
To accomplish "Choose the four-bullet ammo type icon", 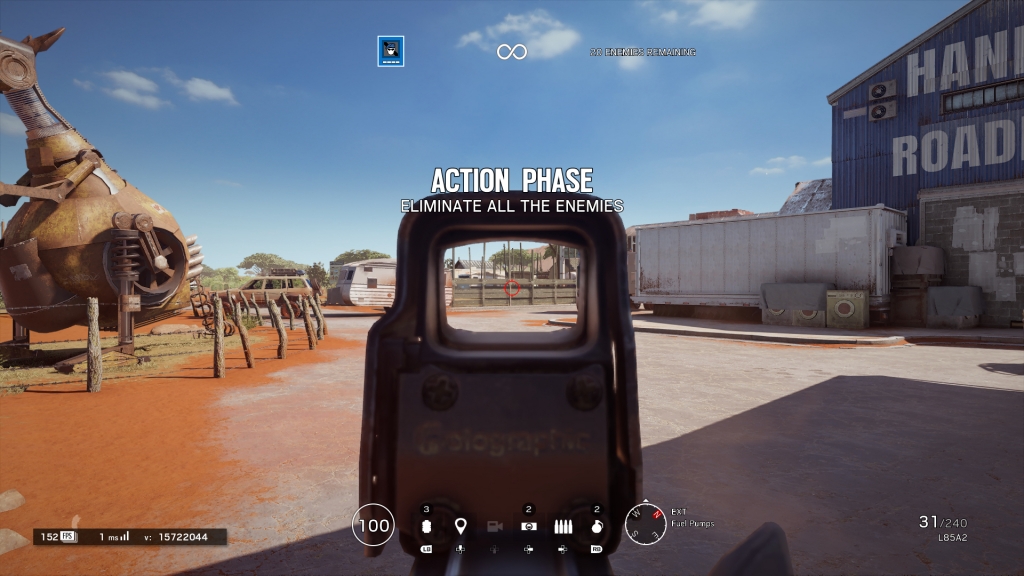I will click(x=563, y=526).
